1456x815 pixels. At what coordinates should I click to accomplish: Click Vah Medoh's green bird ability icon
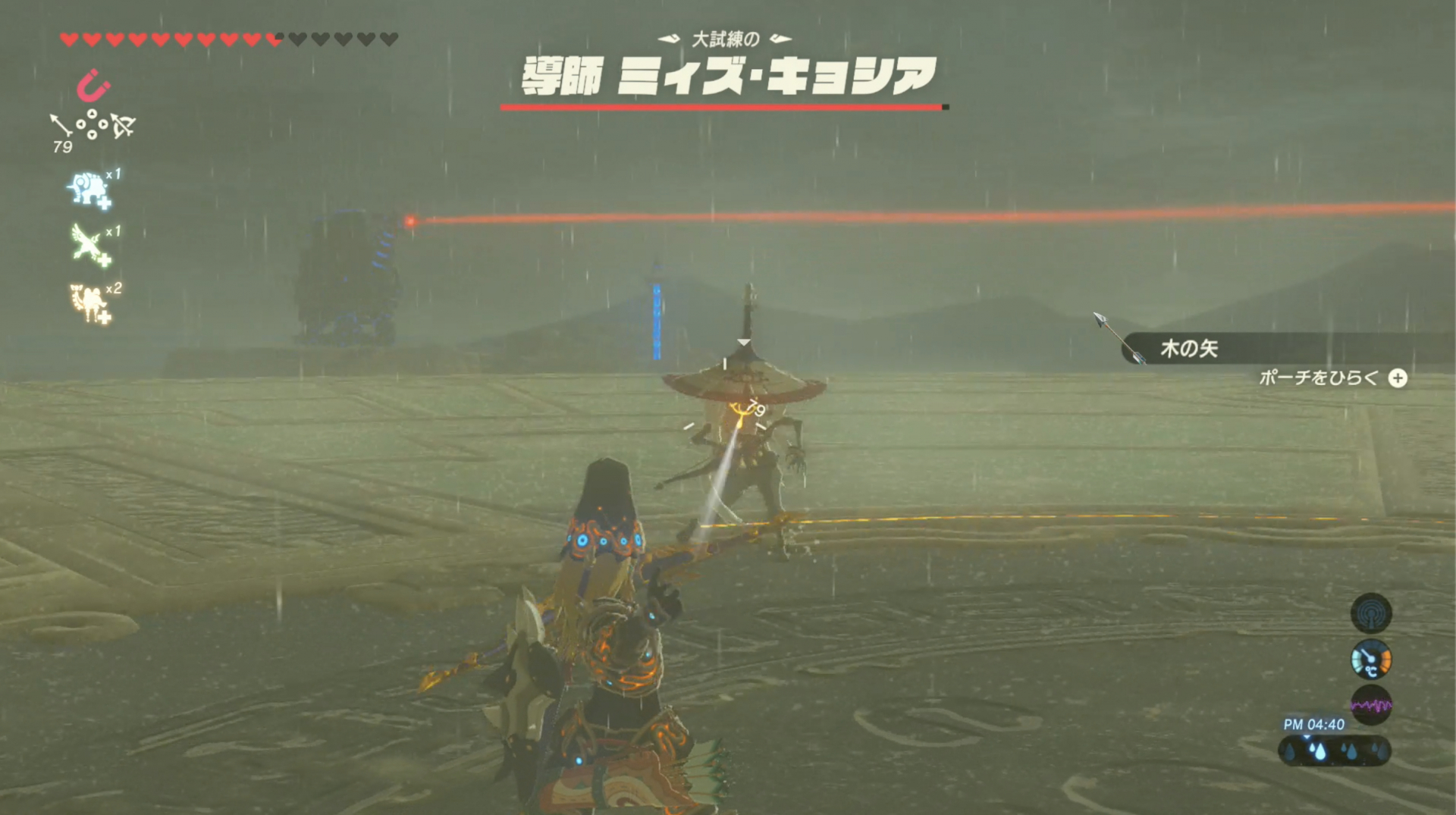coord(87,243)
